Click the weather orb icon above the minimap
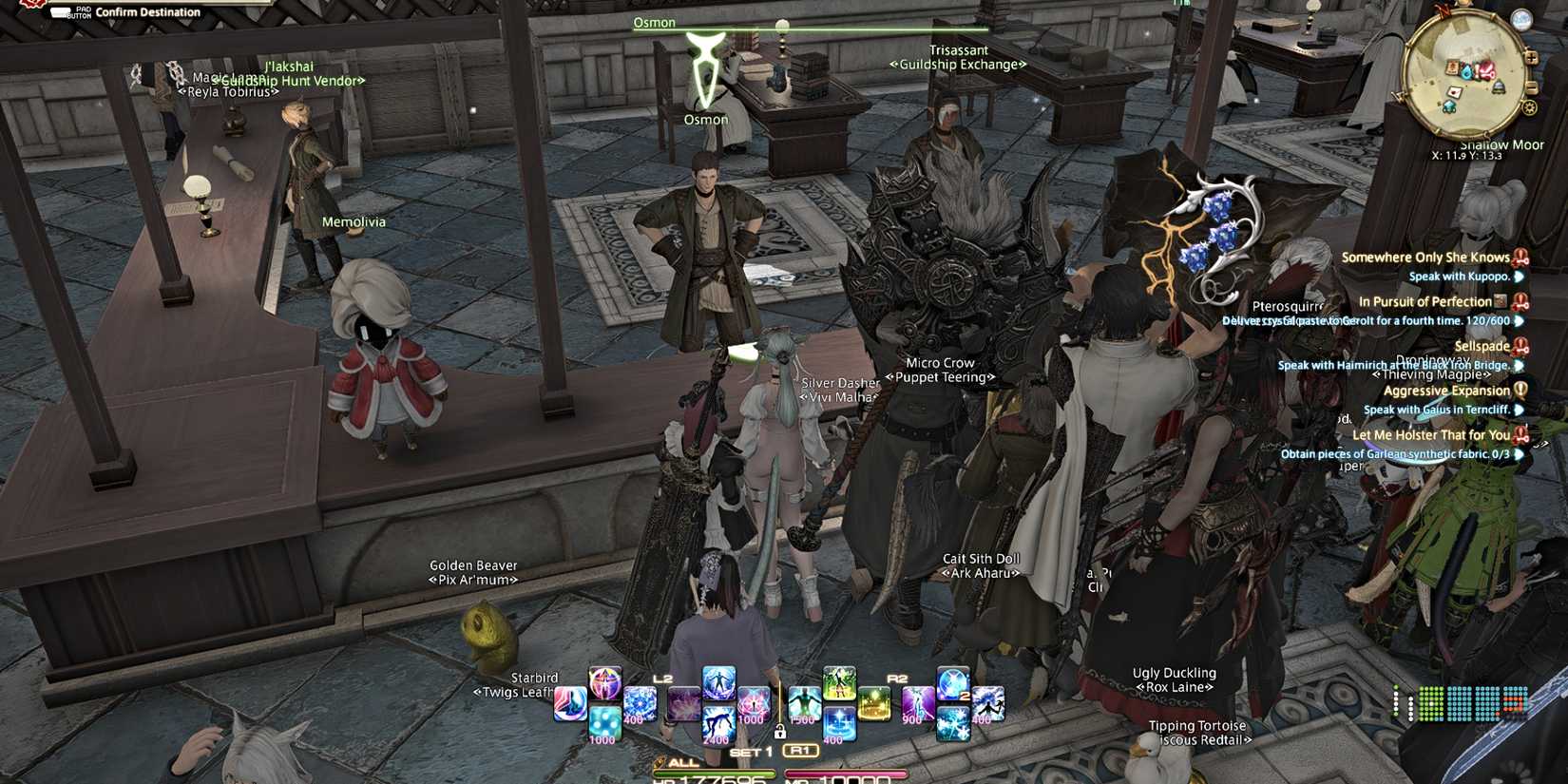The width and height of the screenshot is (1568, 784). point(1520,20)
